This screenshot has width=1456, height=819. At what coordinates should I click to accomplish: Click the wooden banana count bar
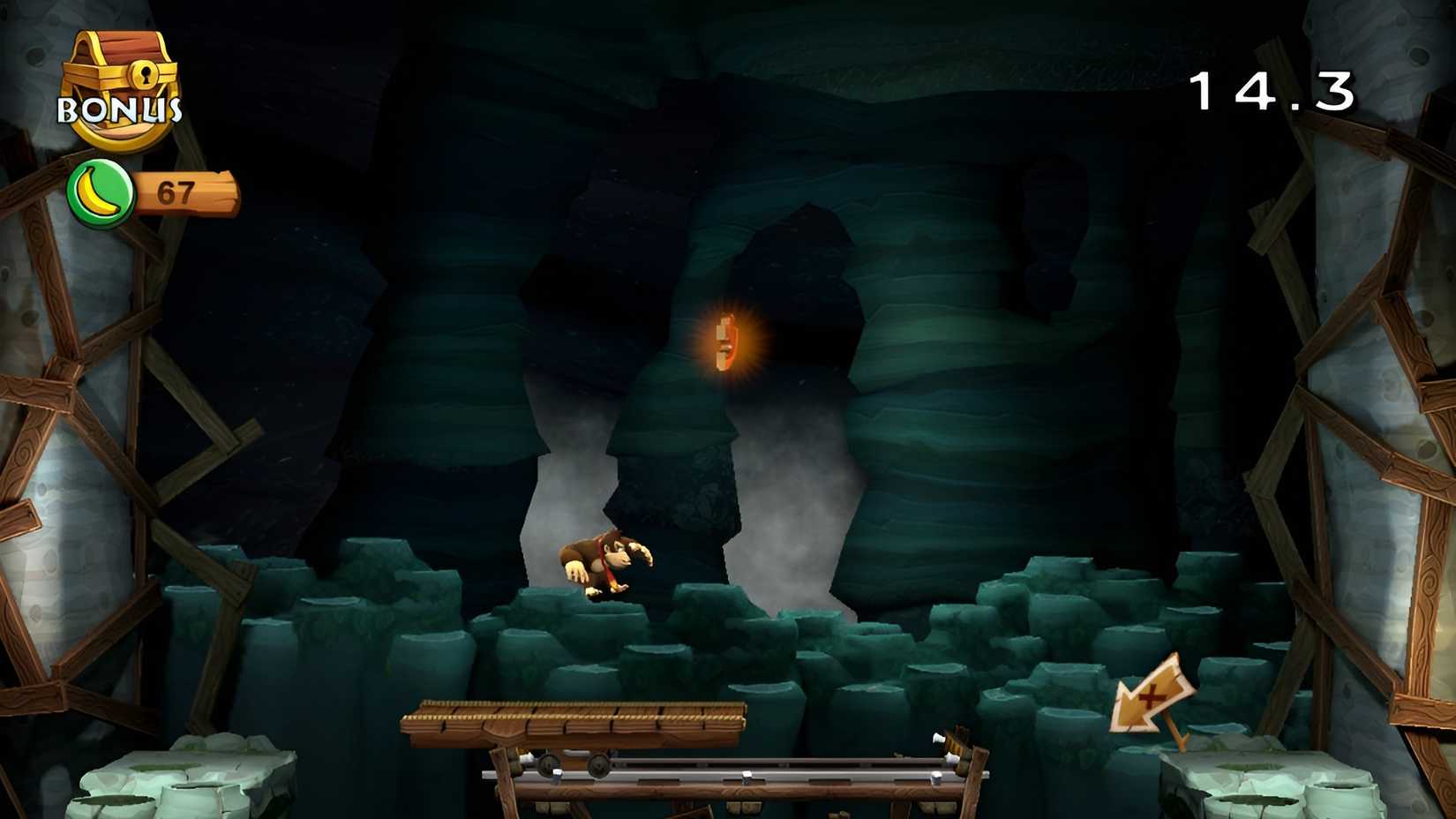185,192
